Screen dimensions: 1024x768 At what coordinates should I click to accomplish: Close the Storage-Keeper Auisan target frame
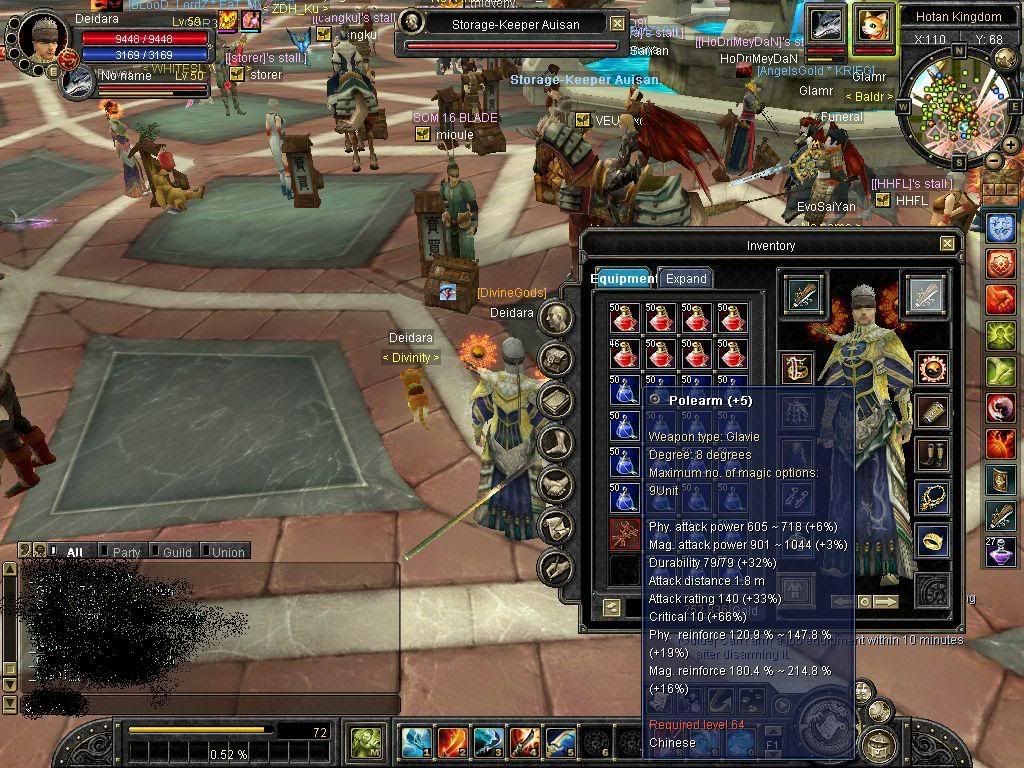pyautogui.click(x=618, y=24)
